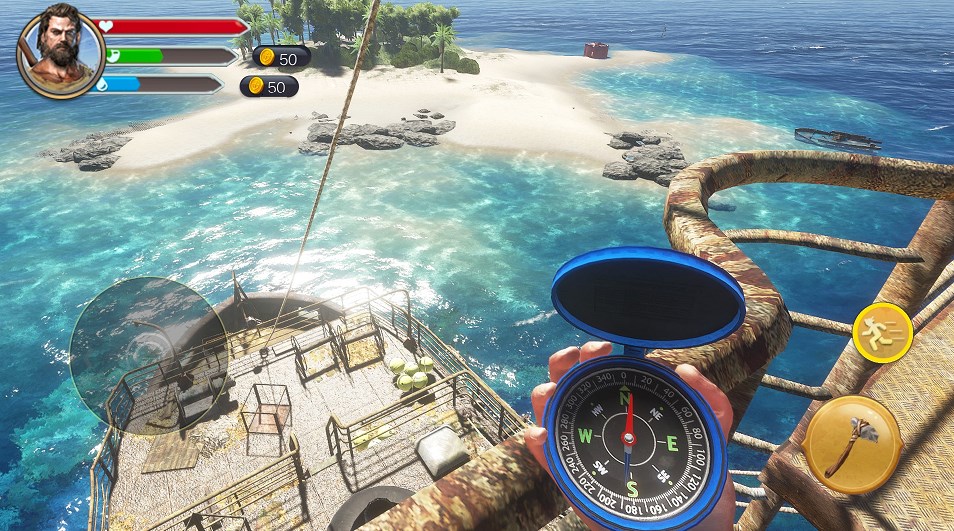This screenshot has width=954, height=531.
Task: Touch the virtual movement joystick
Action: pos(149,355)
